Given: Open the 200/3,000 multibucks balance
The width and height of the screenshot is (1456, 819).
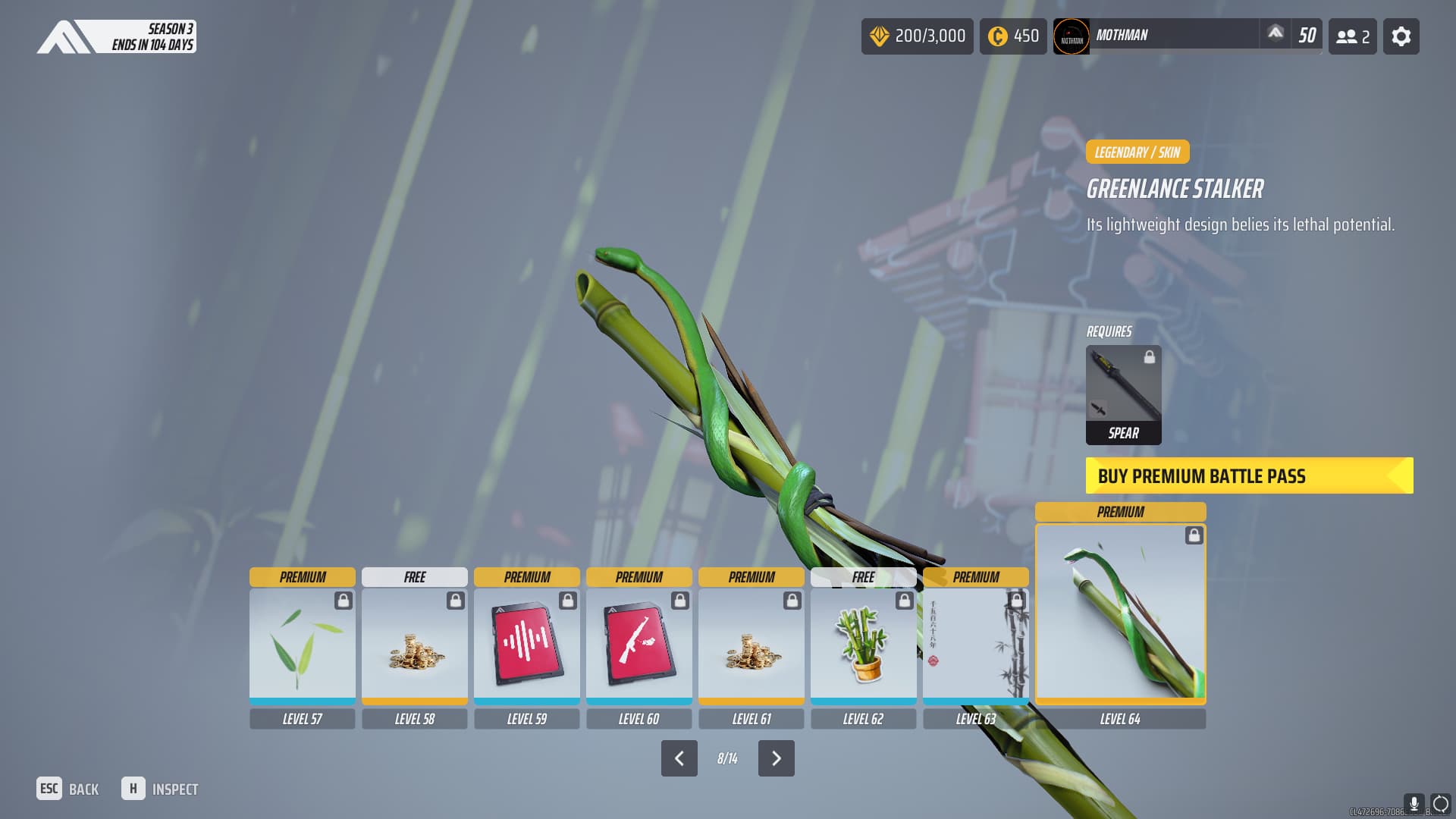Looking at the screenshot, I should [917, 36].
